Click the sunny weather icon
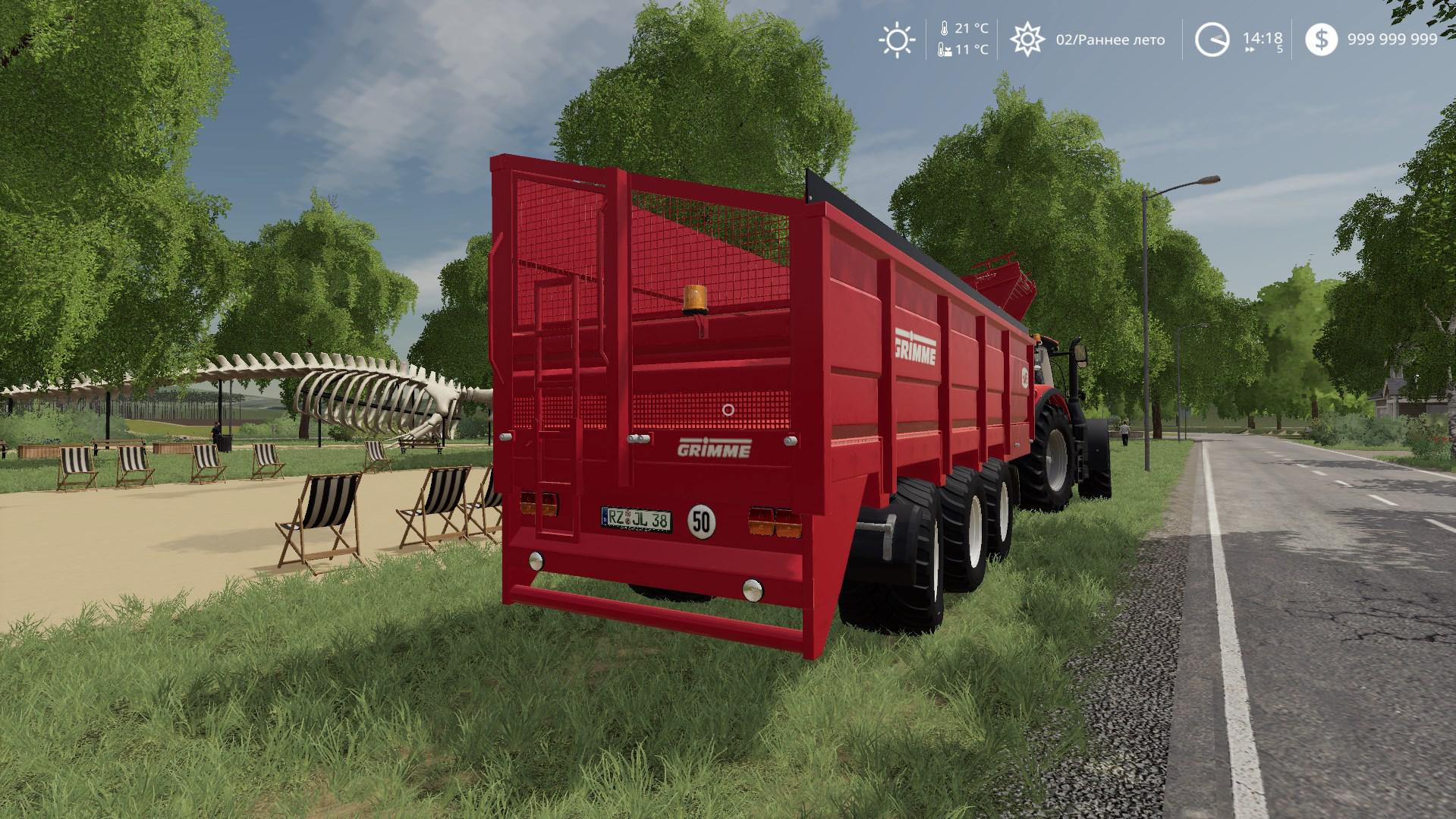The image size is (1456, 819). pos(896,39)
